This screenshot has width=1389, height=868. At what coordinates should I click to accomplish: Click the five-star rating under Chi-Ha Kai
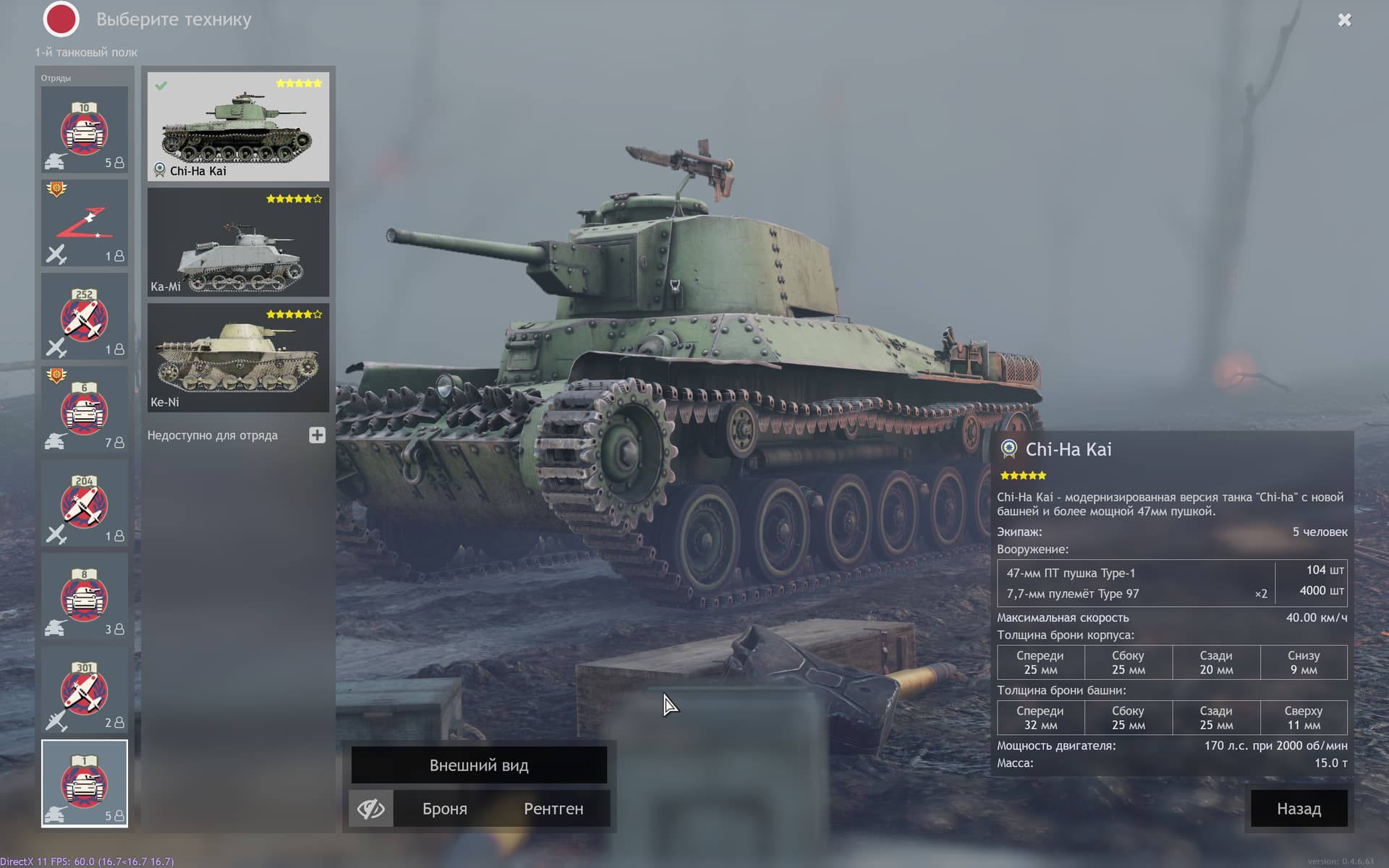1022,475
